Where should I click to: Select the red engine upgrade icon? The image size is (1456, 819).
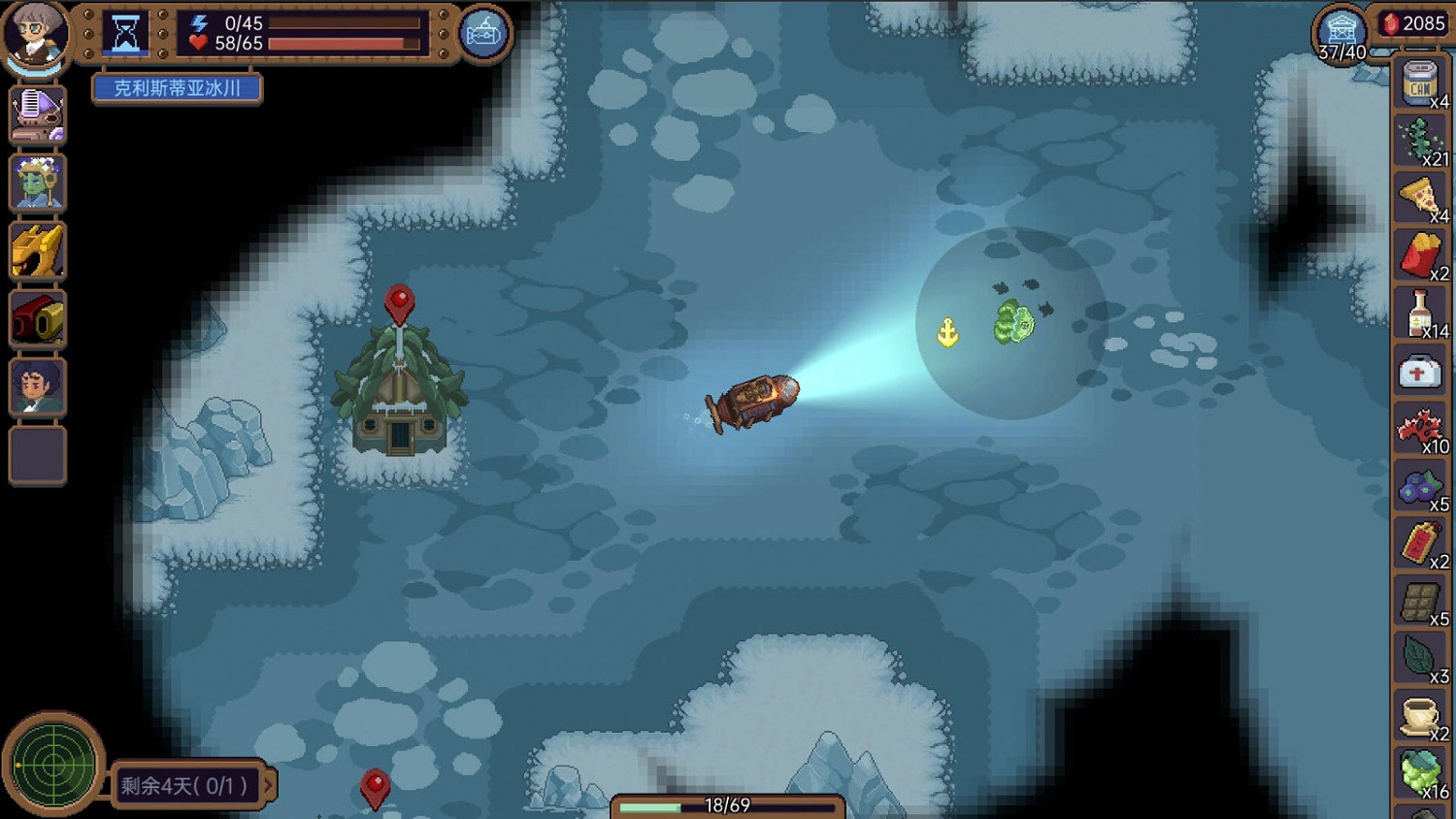pos(37,318)
